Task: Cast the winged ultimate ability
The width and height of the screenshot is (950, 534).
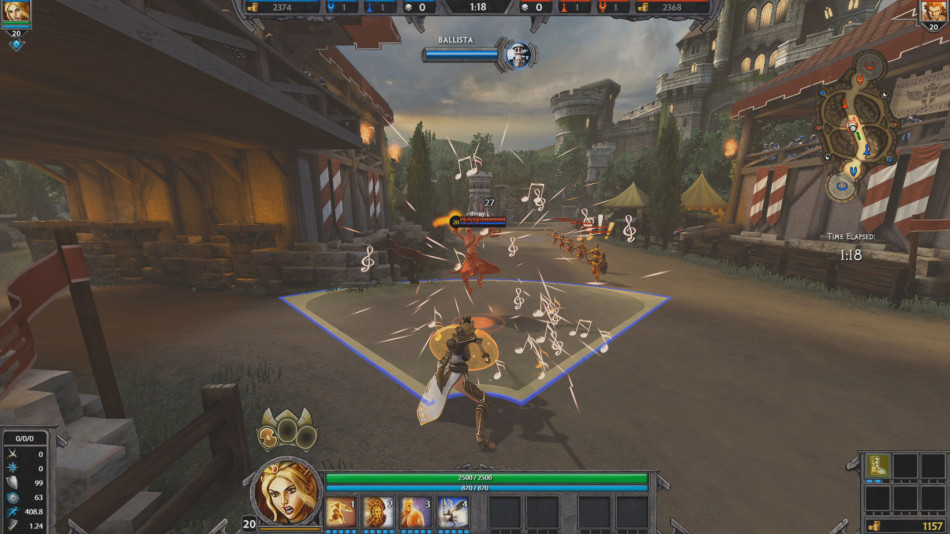Action: point(452,512)
